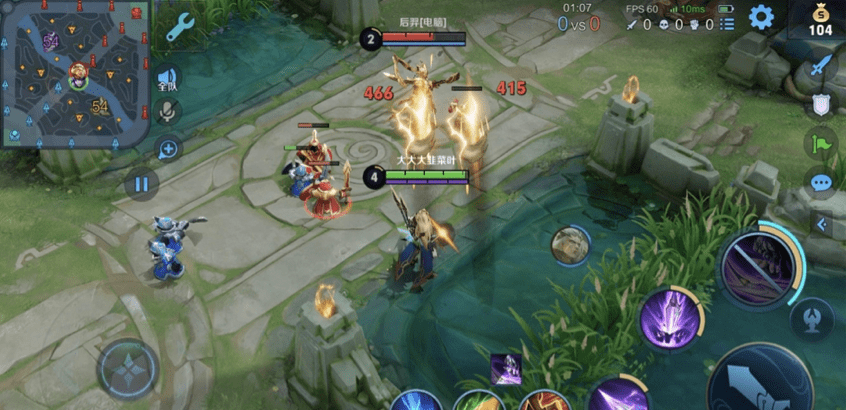This screenshot has height=410, width=846.
Task: Toggle the team voice speaker button
Action: tap(168, 80)
